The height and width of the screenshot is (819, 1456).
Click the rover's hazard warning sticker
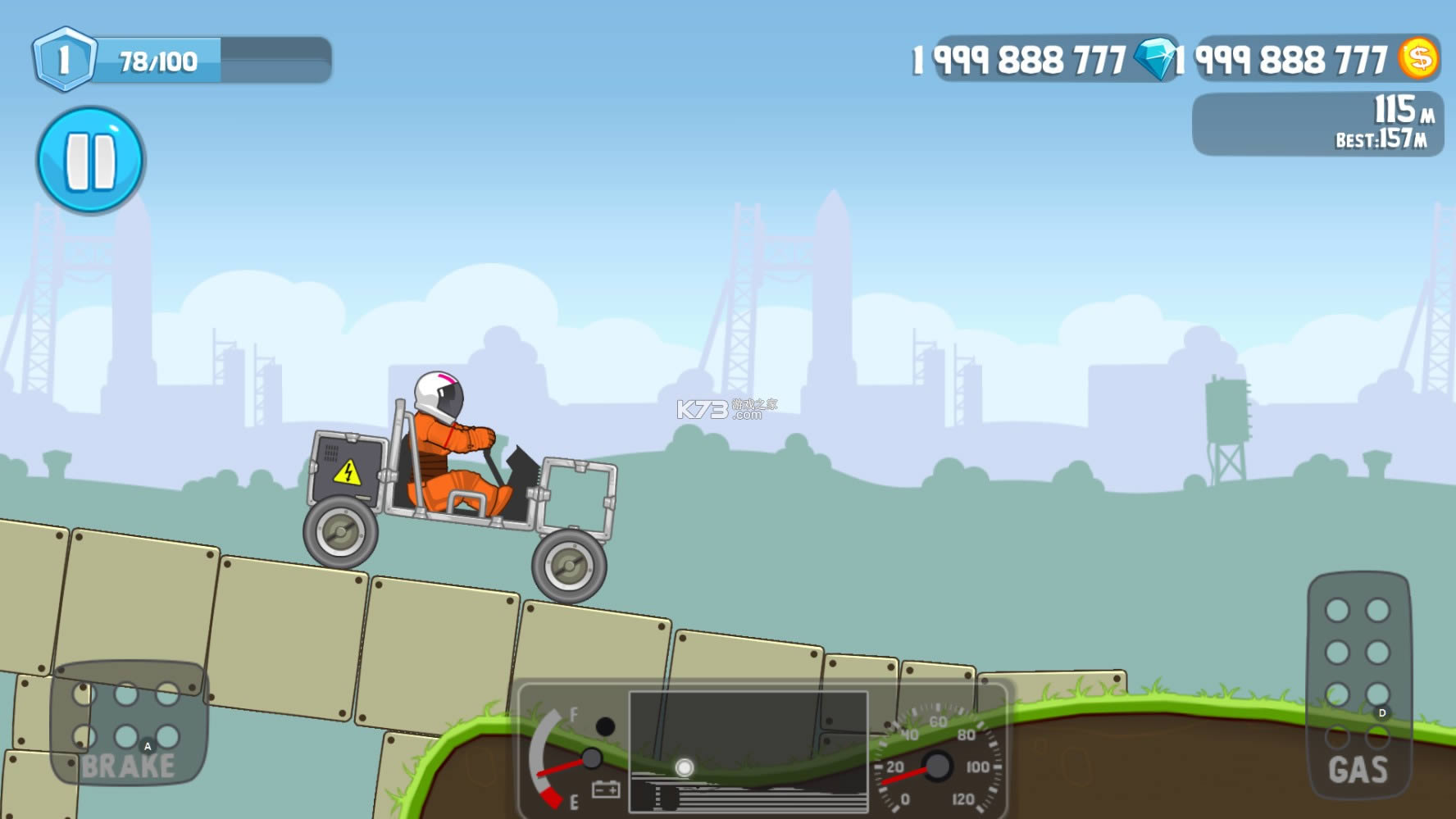tap(348, 474)
